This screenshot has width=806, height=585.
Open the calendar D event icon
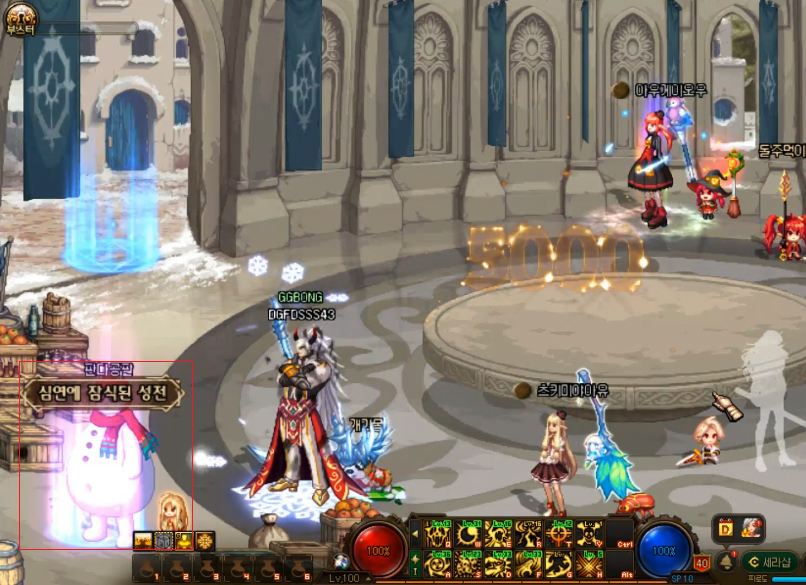tap(725, 526)
